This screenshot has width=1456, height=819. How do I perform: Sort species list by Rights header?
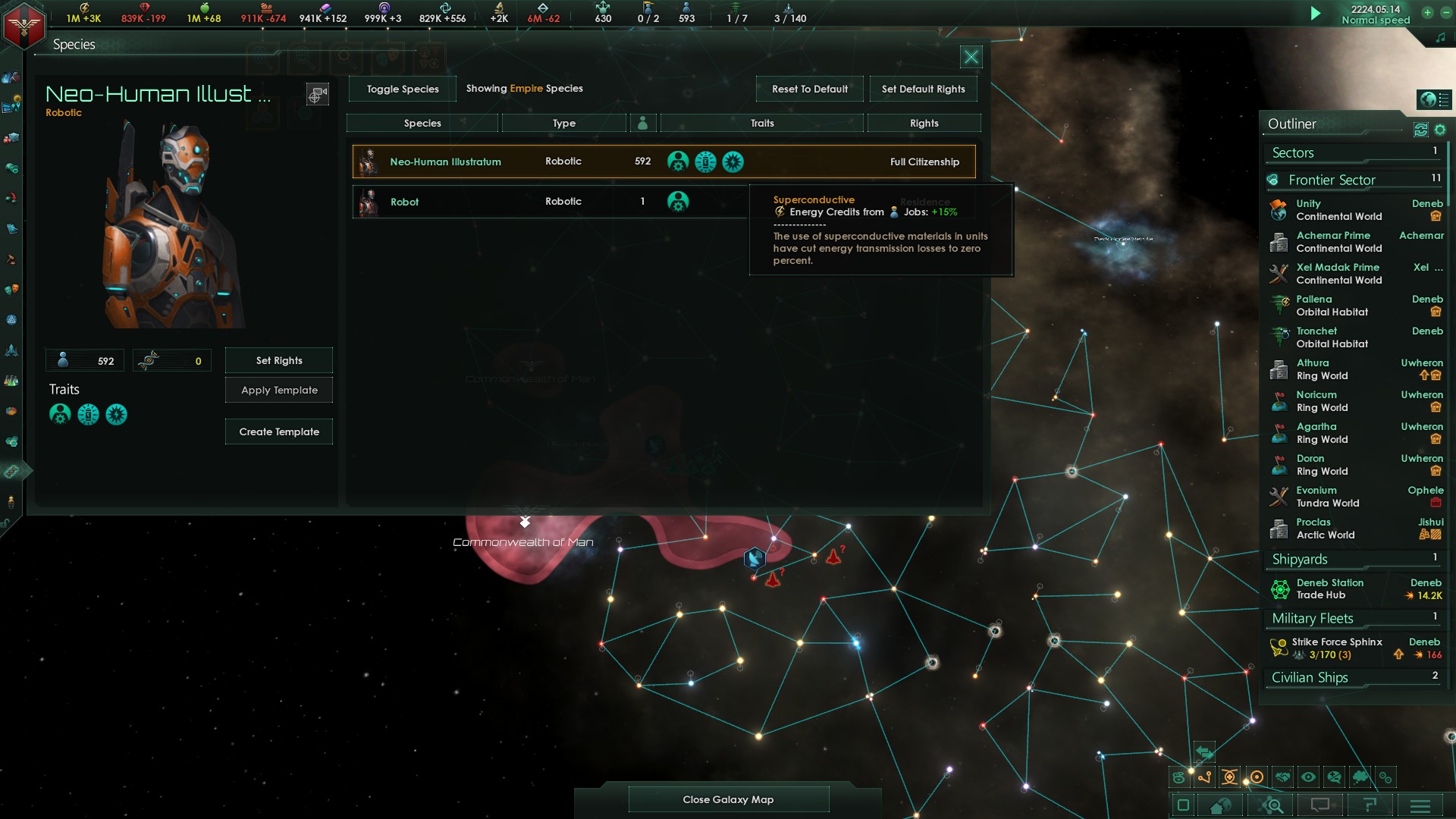pyautogui.click(x=924, y=122)
